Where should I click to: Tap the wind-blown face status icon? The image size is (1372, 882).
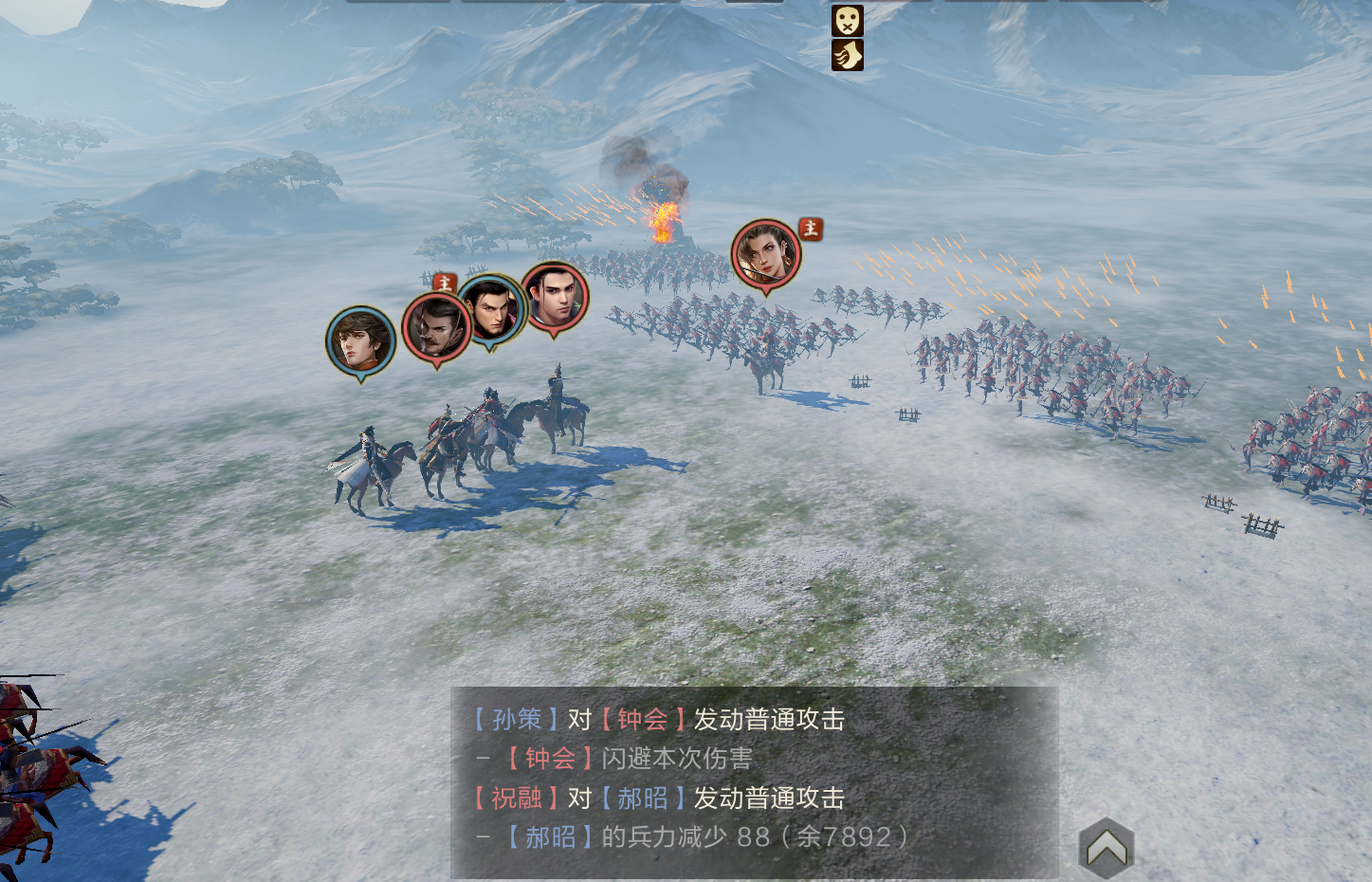847,55
